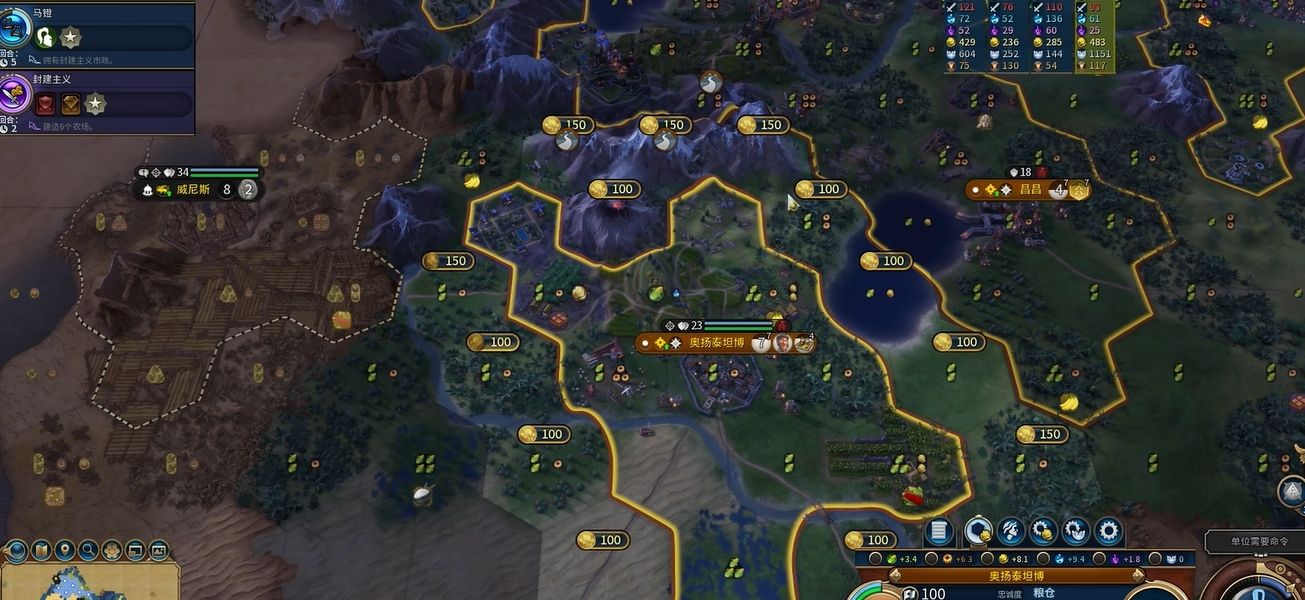Open the change production gear button
Screen dimensions: 1305x600
[x=1107, y=532]
